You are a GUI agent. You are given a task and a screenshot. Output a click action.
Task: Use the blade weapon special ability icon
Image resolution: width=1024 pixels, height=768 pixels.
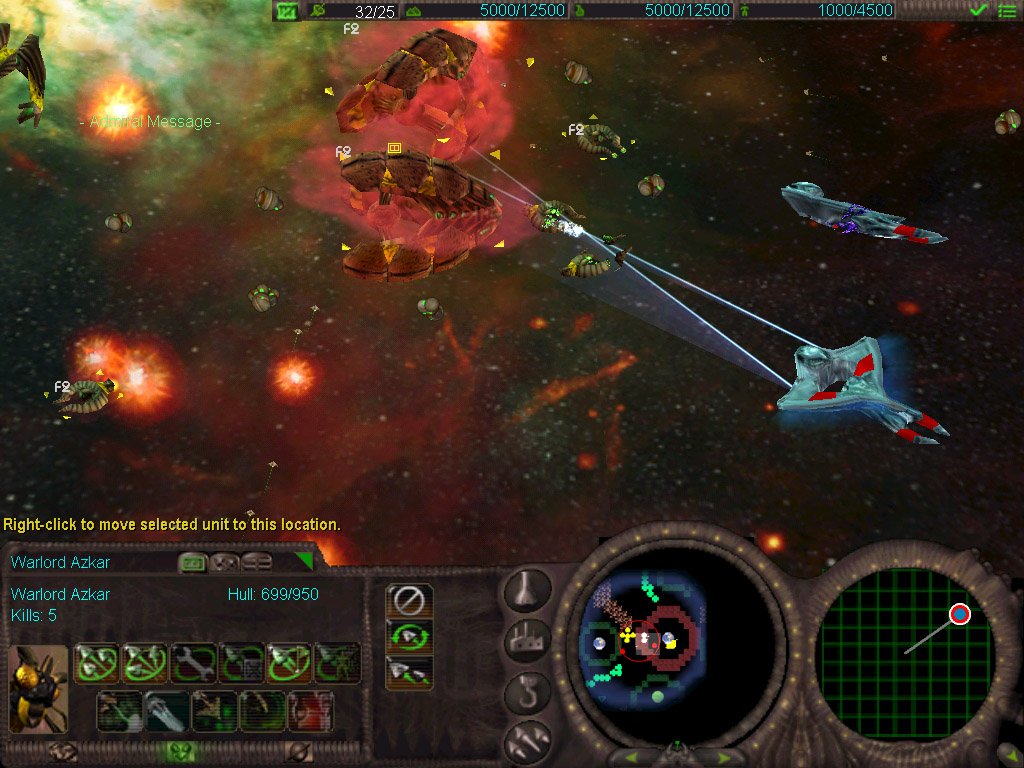[166, 711]
